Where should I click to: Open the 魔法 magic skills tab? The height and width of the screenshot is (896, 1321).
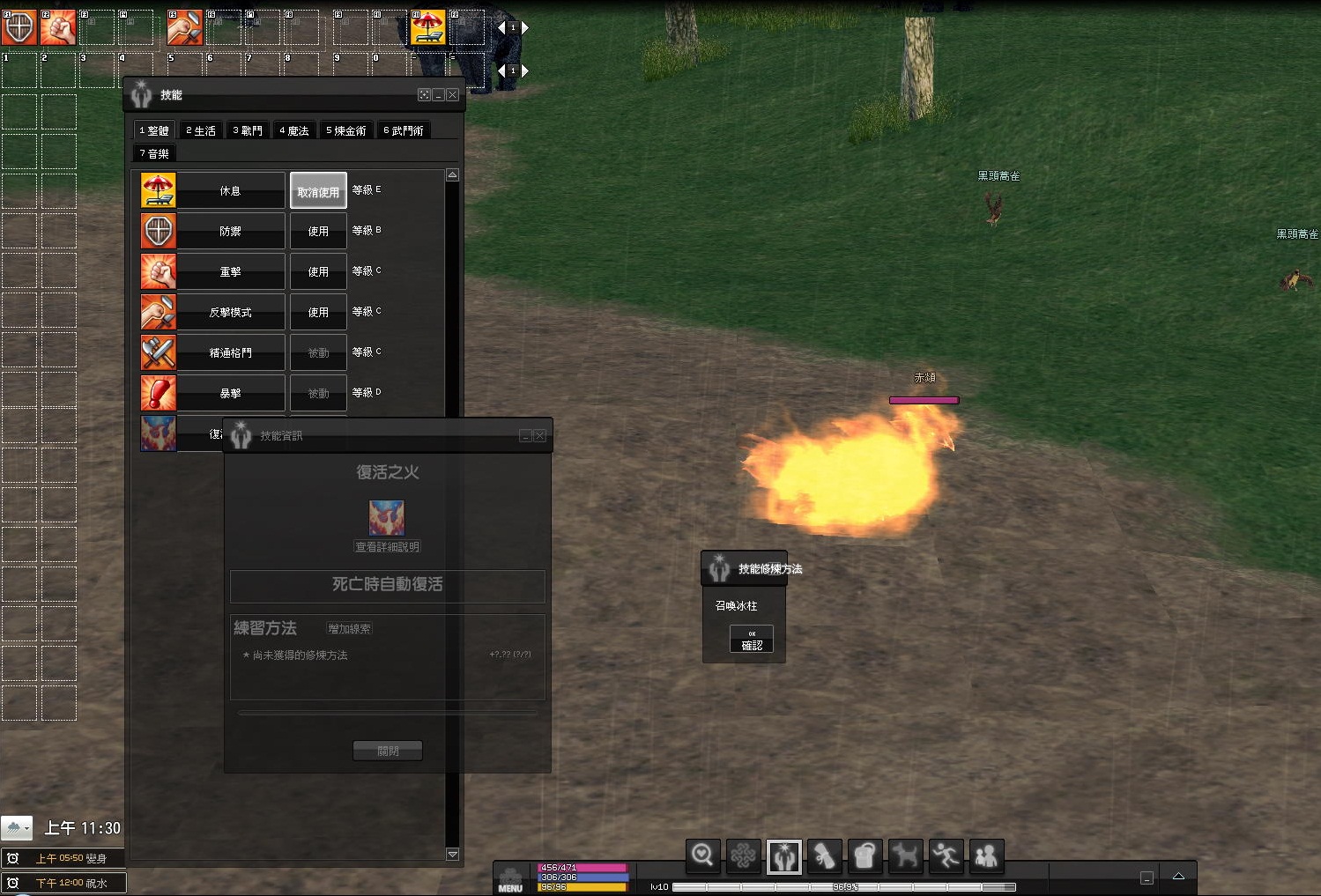294,130
